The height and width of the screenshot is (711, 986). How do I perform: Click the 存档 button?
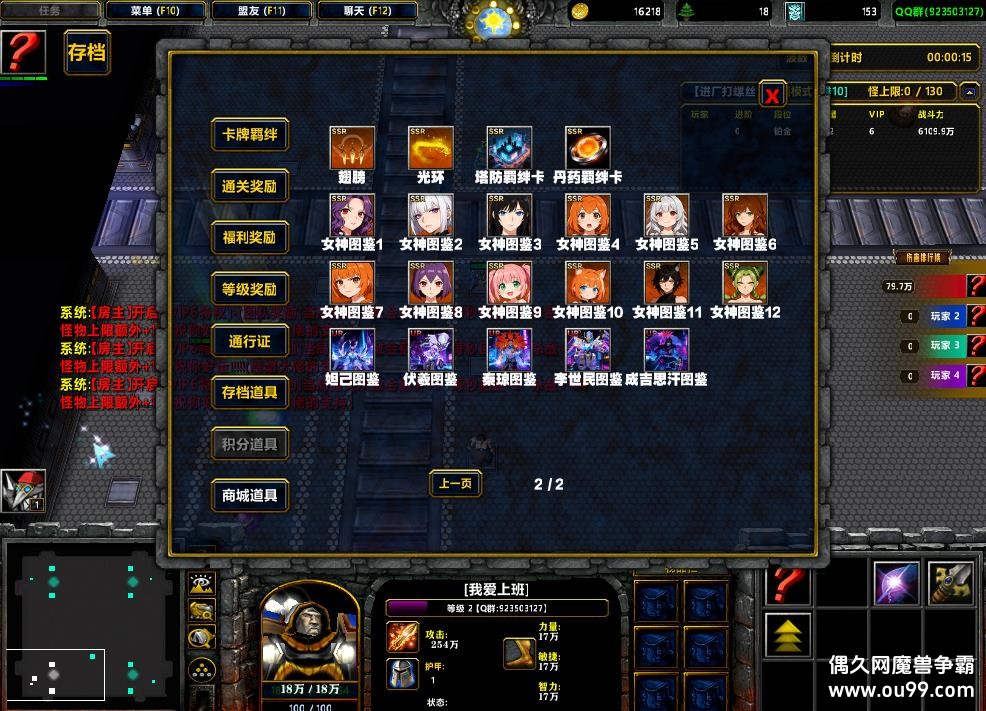[x=86, y=53]
